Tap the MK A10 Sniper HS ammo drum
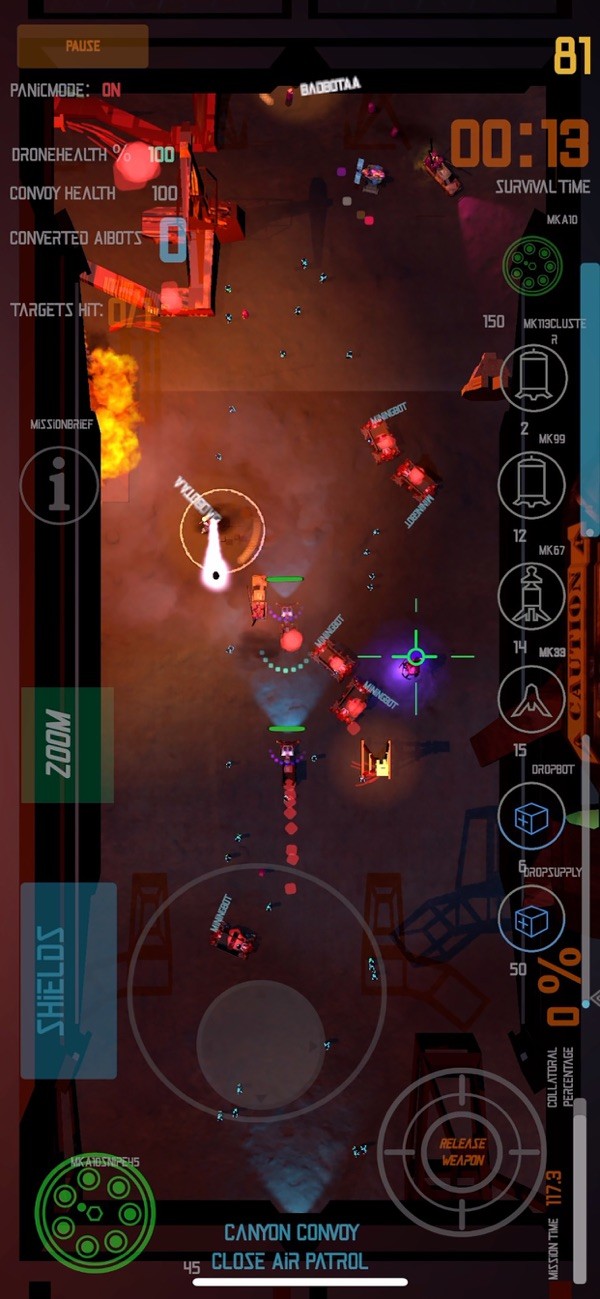The height and width of the screenshot is (1299, 600). 95,1213
